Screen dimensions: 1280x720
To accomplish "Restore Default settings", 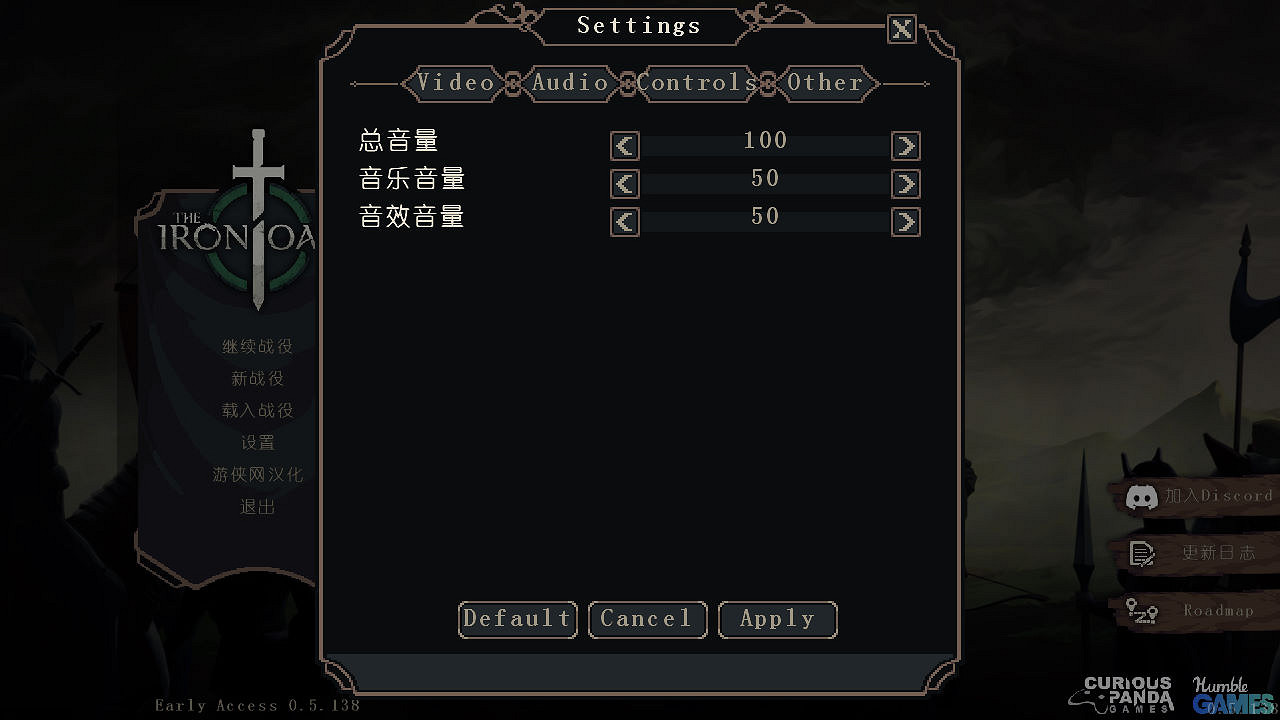I will 517,619.
